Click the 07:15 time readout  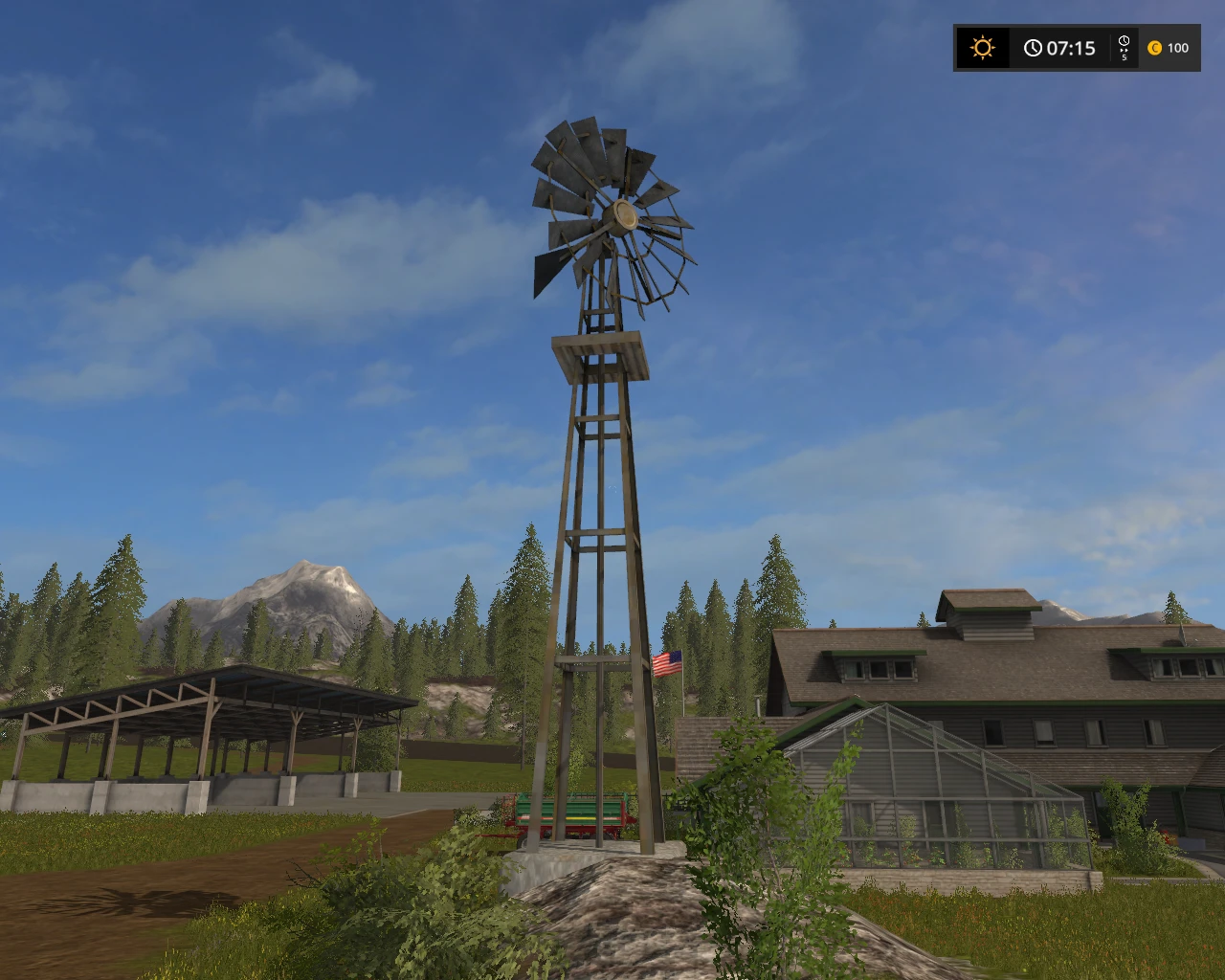[x=1070, y=48]
